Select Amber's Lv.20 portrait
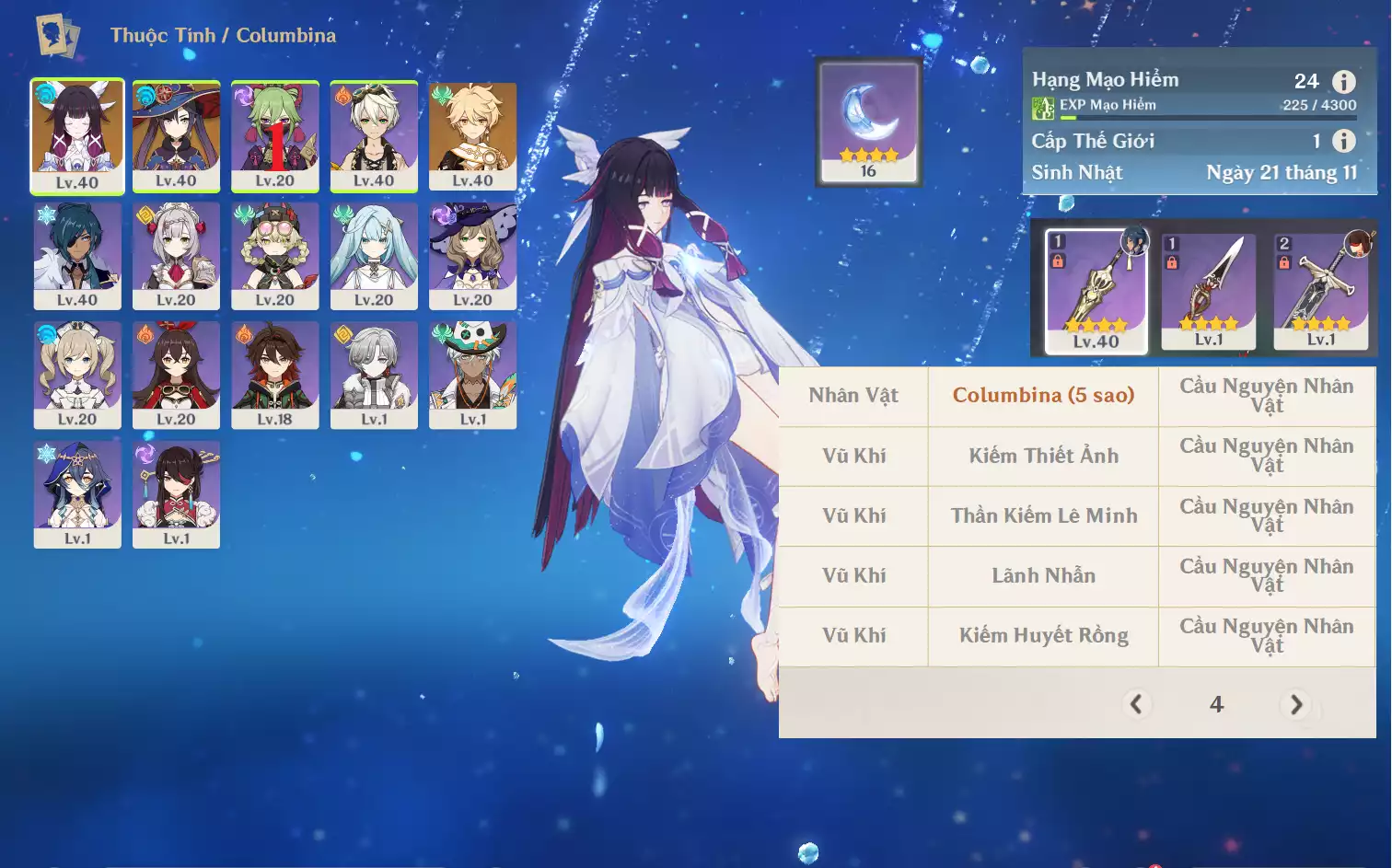 click(176, 374)
